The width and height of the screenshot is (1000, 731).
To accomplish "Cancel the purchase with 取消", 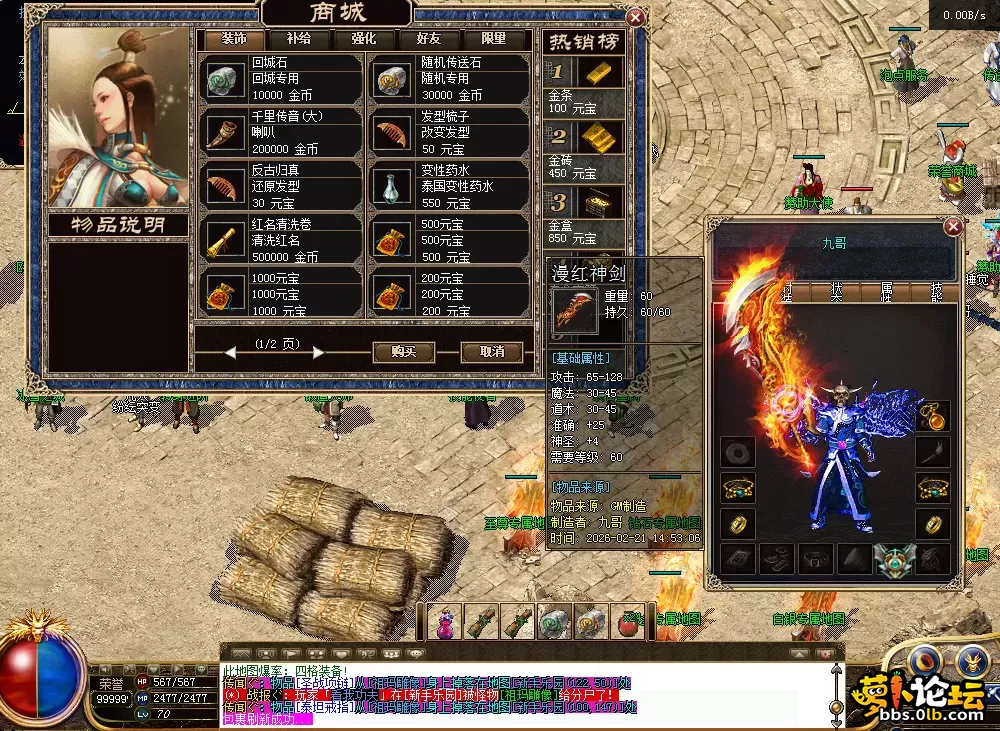I will pos(492,351).
